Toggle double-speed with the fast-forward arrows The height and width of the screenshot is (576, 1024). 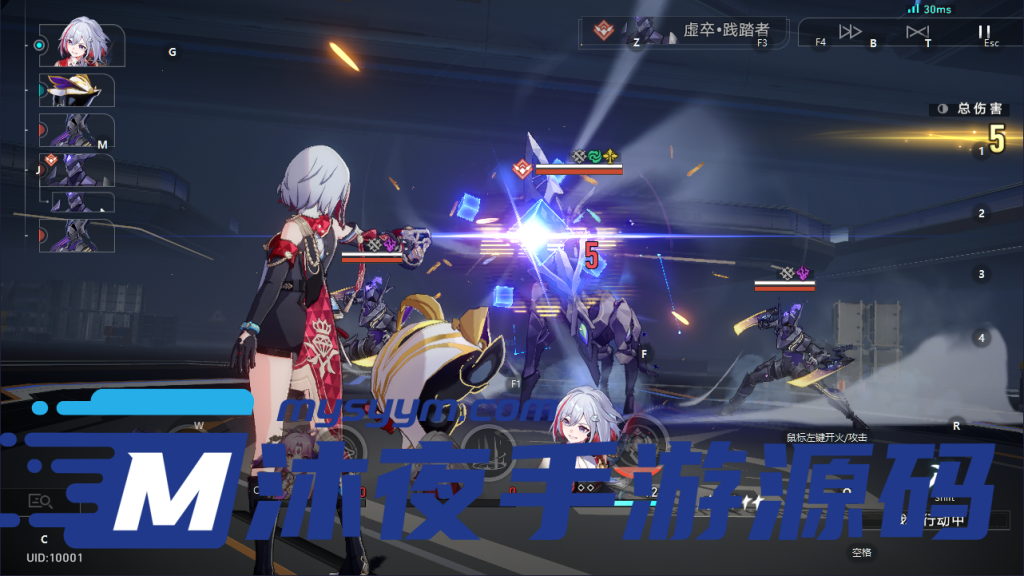pos(850,32)
